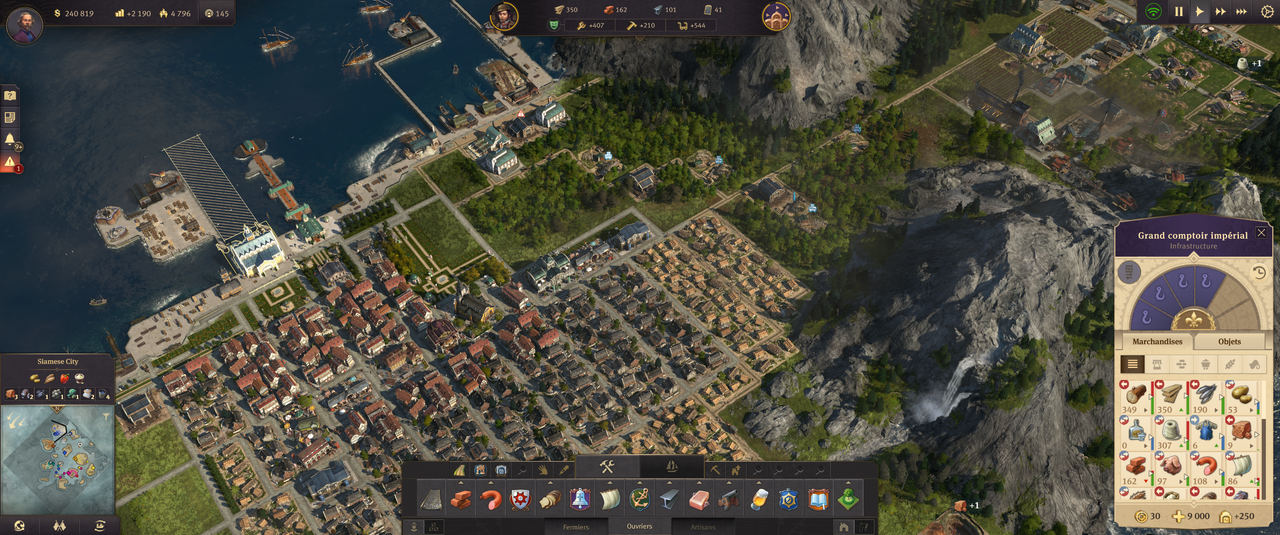Open the ship construction menu tab
1280x535 pixels.
click(x=672, y=467)
